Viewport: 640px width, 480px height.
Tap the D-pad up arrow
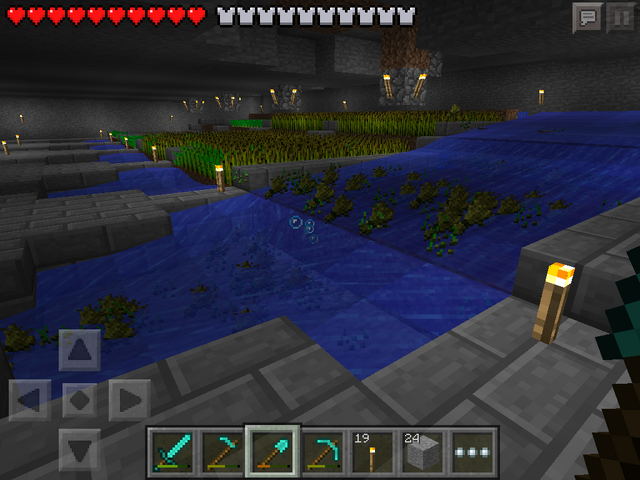80,351
